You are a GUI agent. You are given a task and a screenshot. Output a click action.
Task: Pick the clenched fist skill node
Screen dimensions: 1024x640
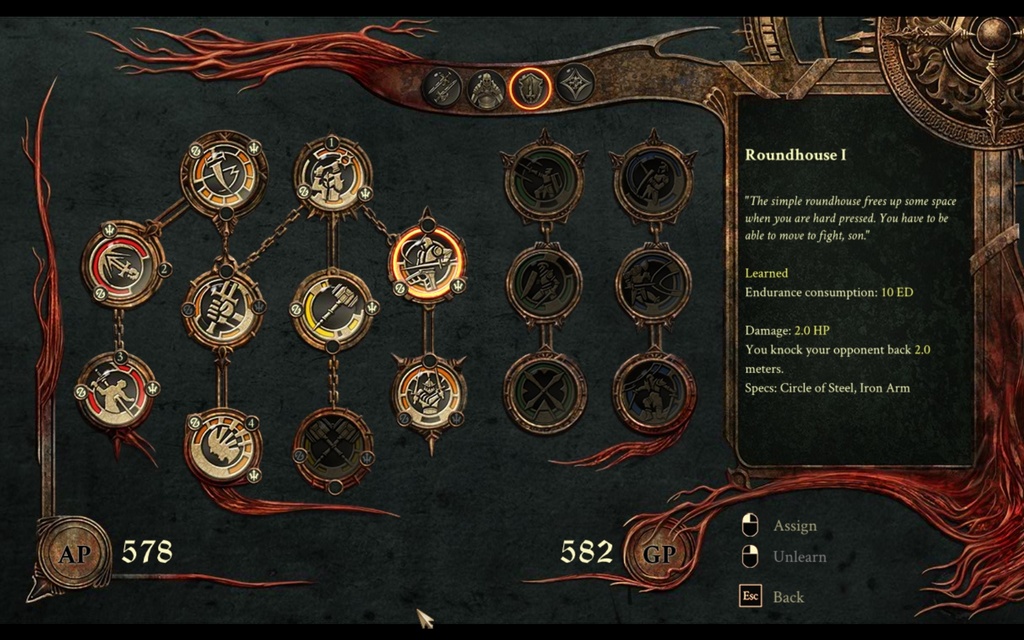224,307
